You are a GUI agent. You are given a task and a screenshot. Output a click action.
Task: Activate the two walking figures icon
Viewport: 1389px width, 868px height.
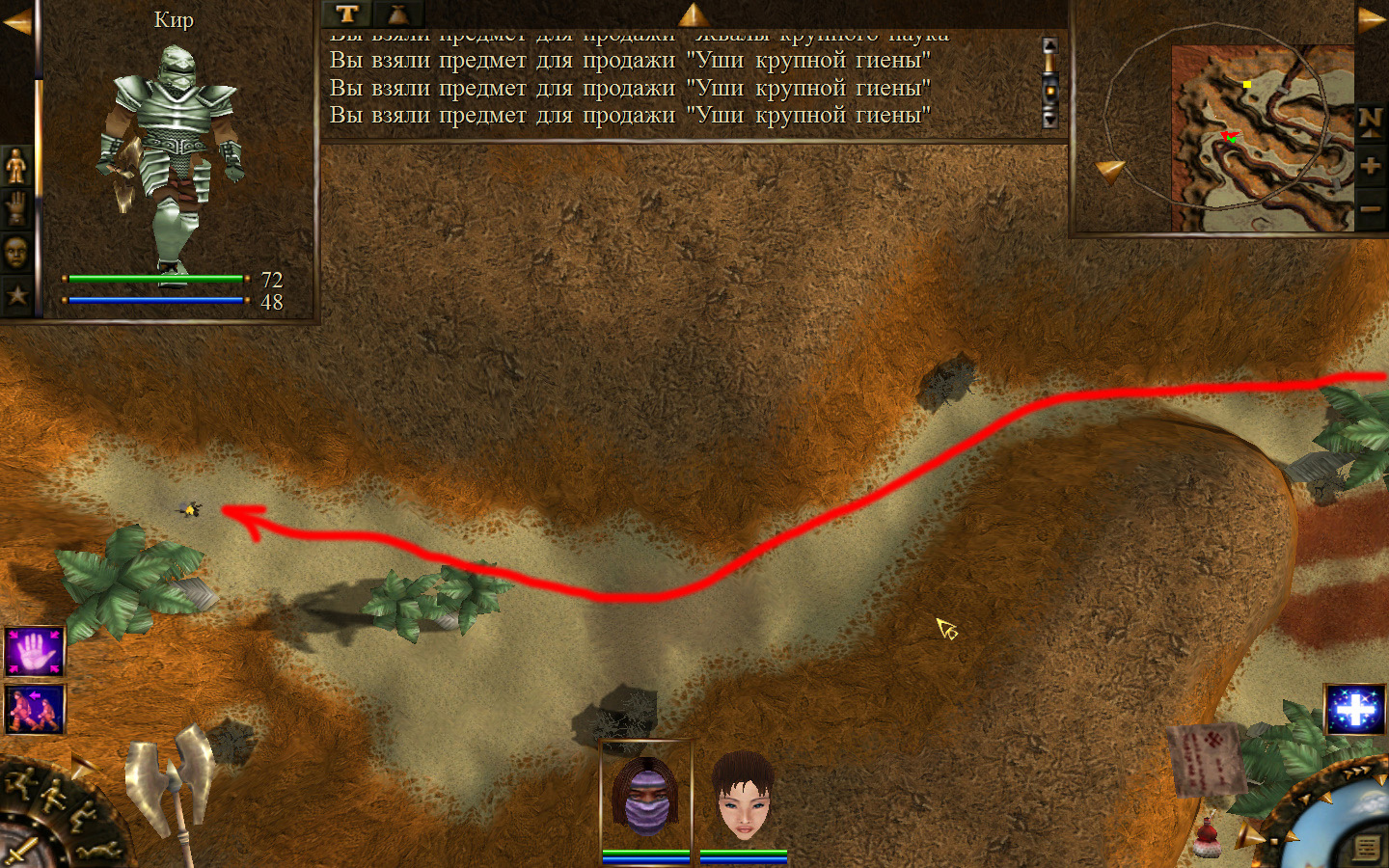35,710
